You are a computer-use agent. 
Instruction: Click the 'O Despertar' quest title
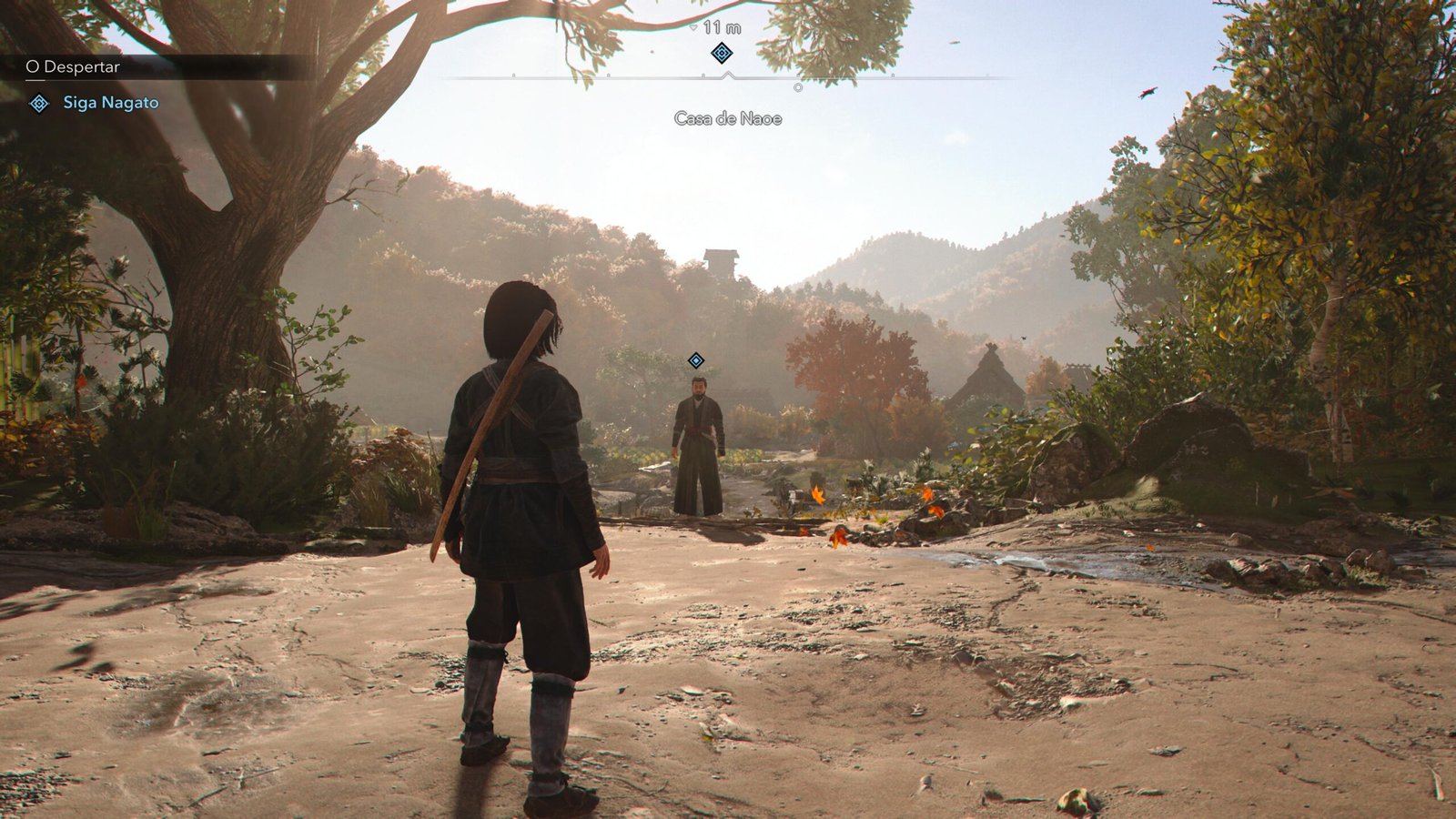[73, 66]
